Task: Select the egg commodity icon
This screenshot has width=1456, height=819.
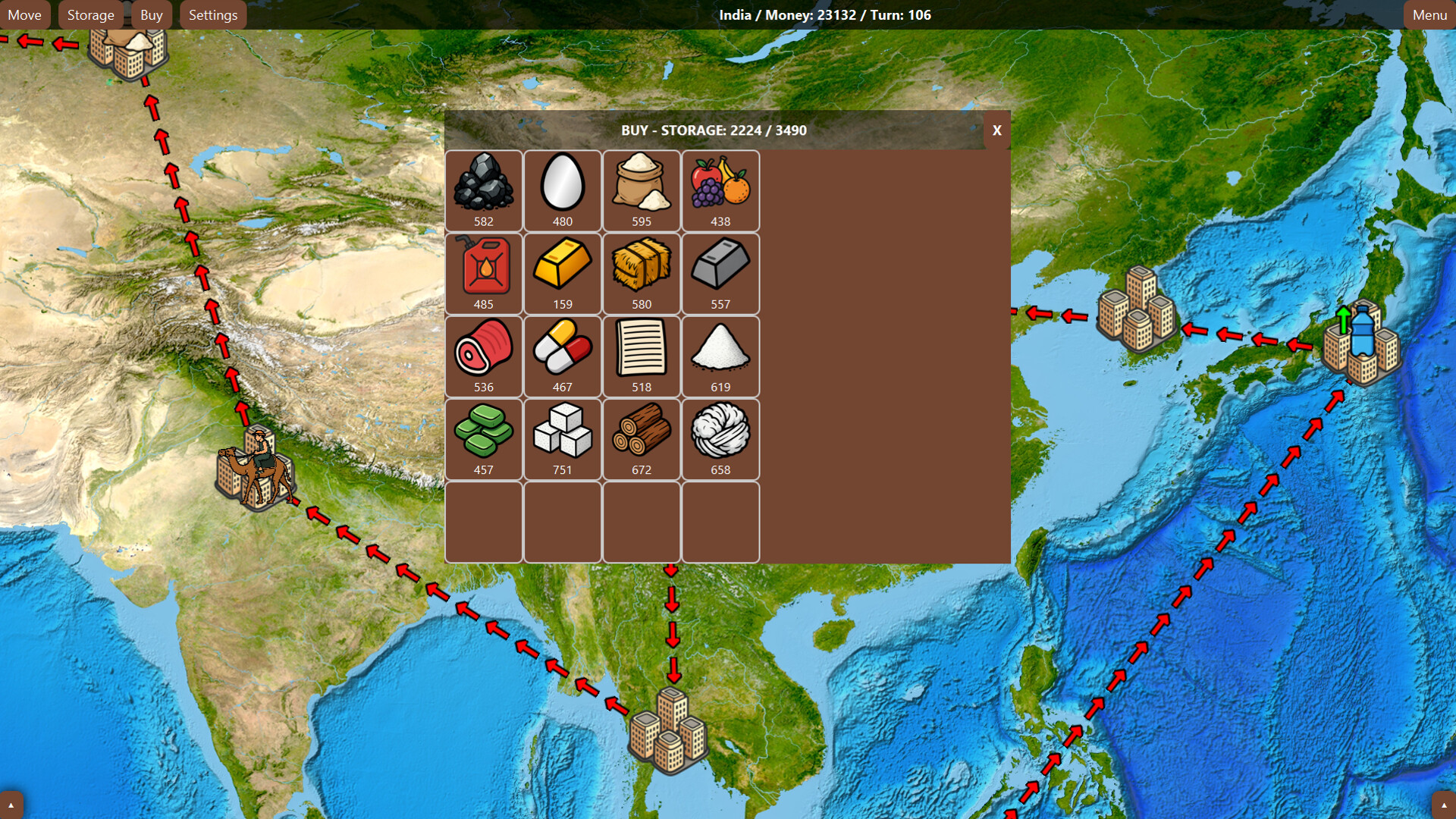Action: 563,190
